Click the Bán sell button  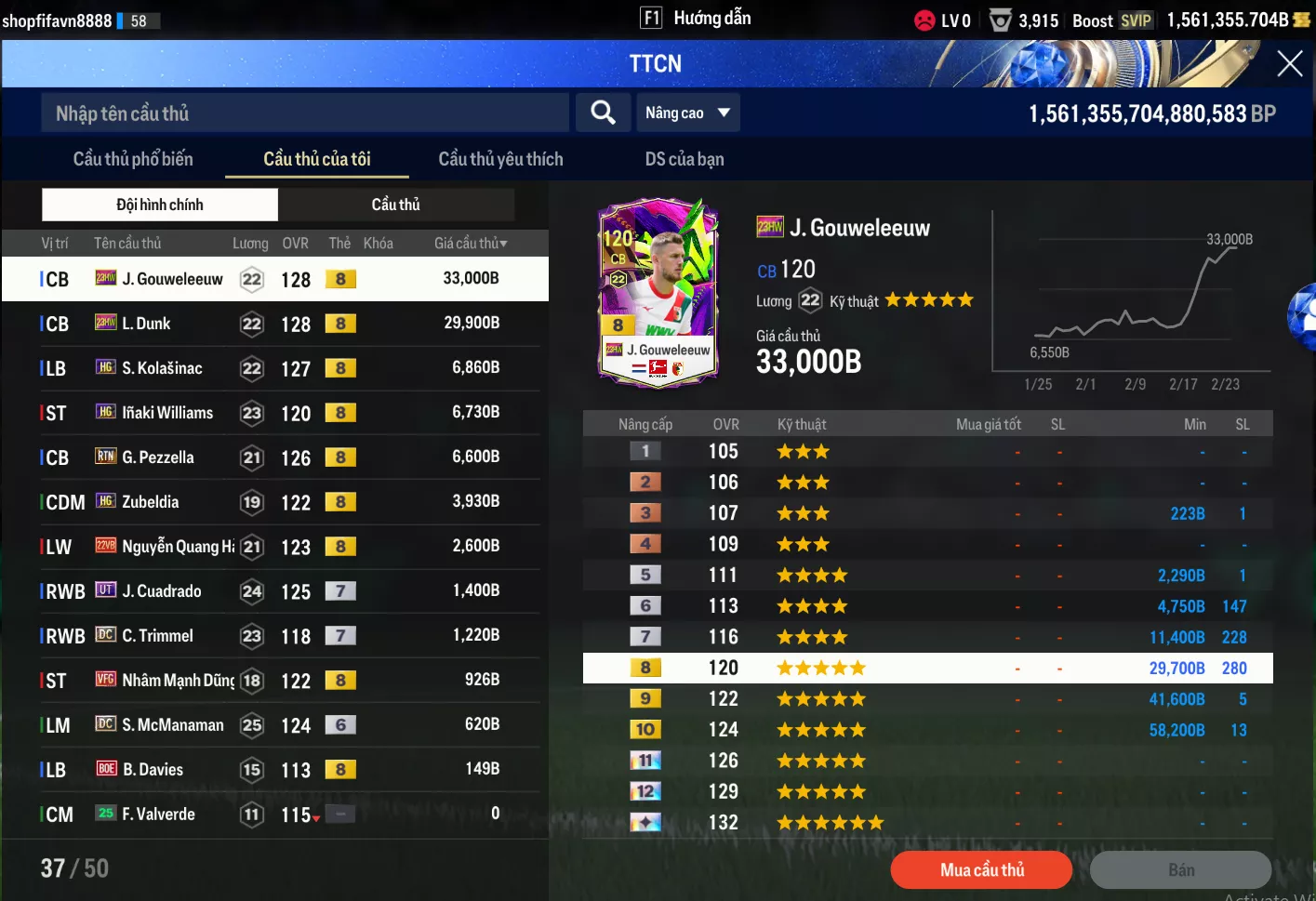click(1180, 870)
